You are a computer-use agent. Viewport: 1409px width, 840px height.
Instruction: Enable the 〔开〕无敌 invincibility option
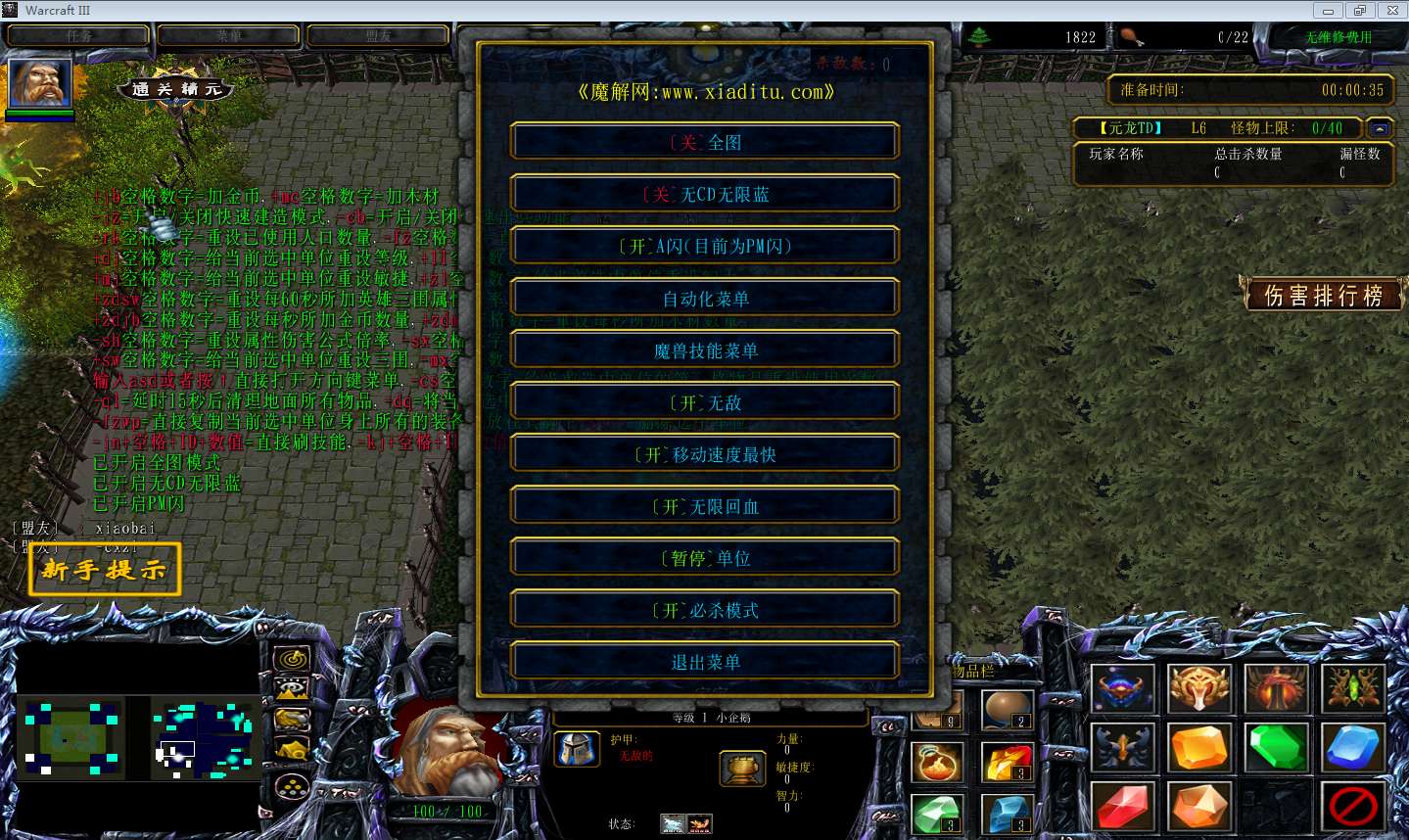click(703, 401)
